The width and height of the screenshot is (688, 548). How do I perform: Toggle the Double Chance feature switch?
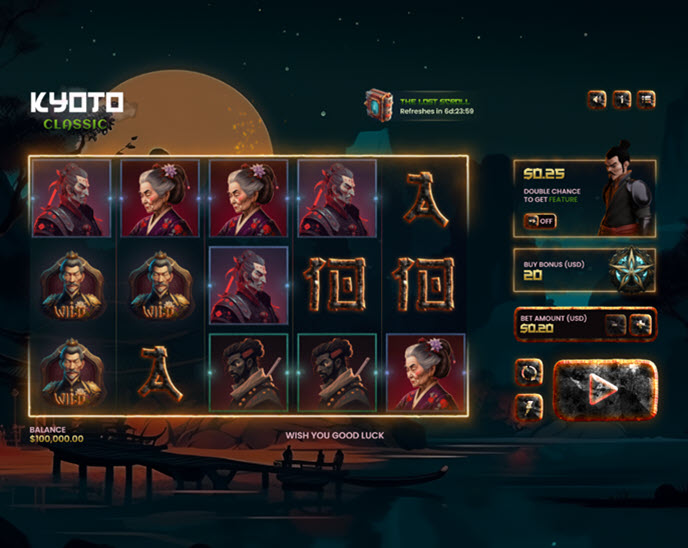(540, 220)
